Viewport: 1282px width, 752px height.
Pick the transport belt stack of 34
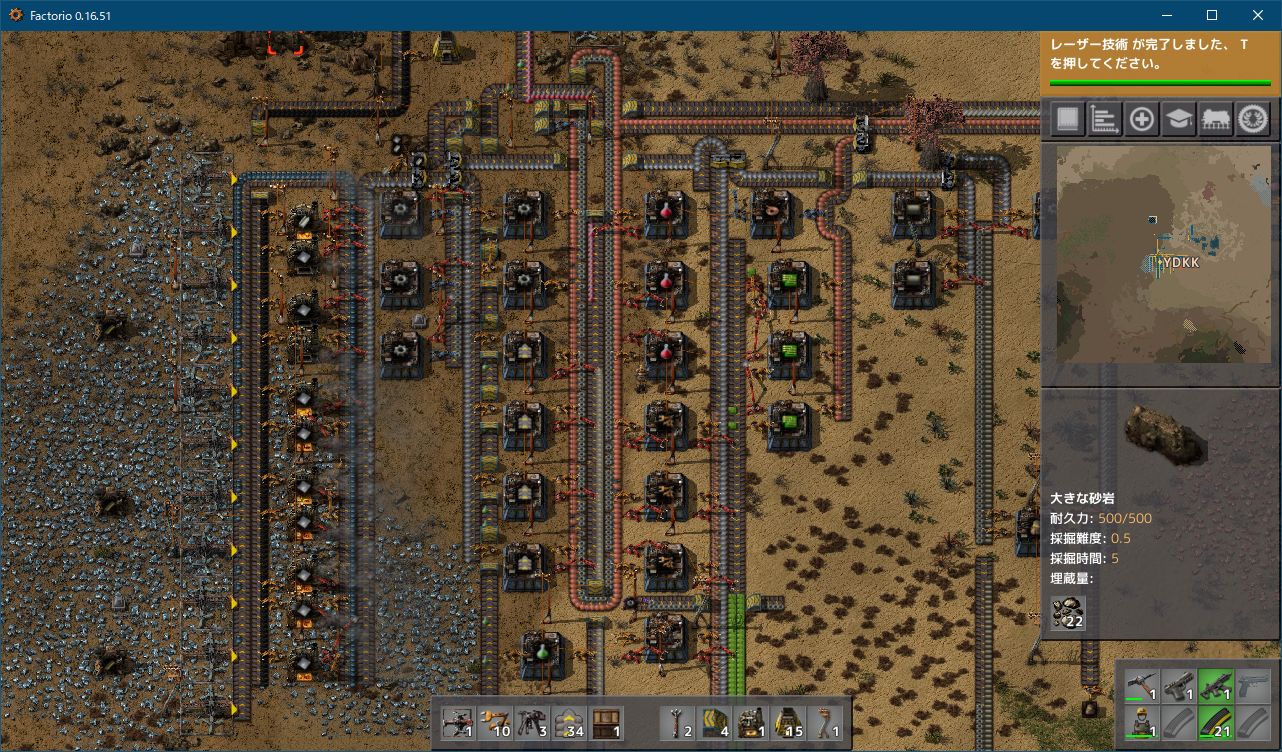click(x=569, y=723)
